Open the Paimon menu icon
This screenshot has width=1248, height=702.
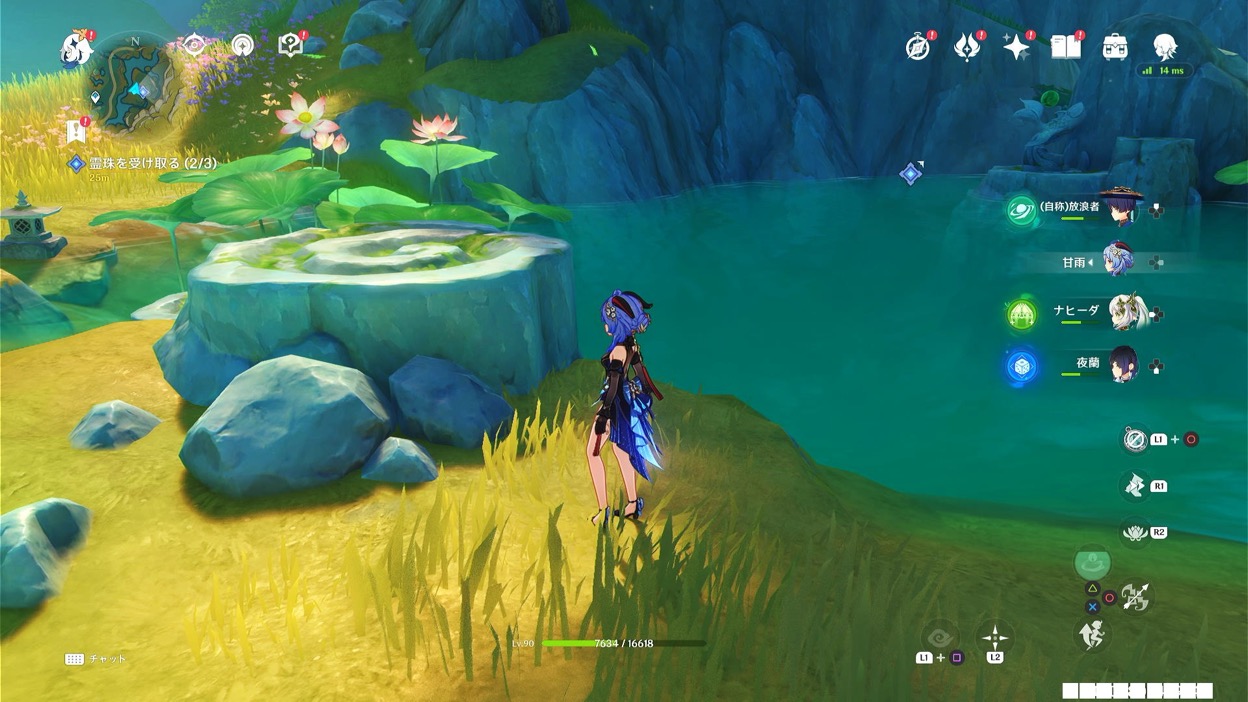coord(76,47)
